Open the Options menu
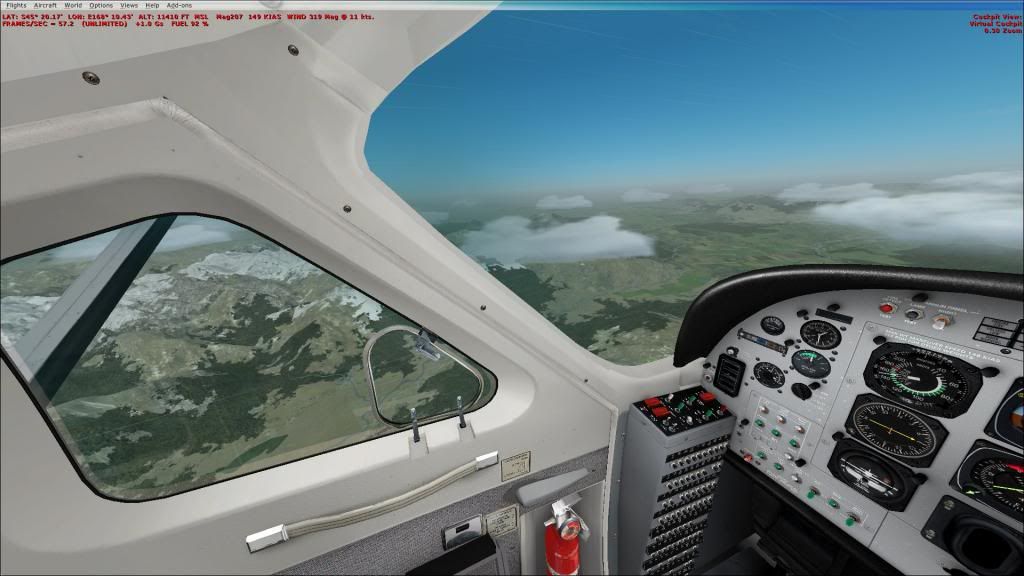1024x576 pixels. coord(101,6)
